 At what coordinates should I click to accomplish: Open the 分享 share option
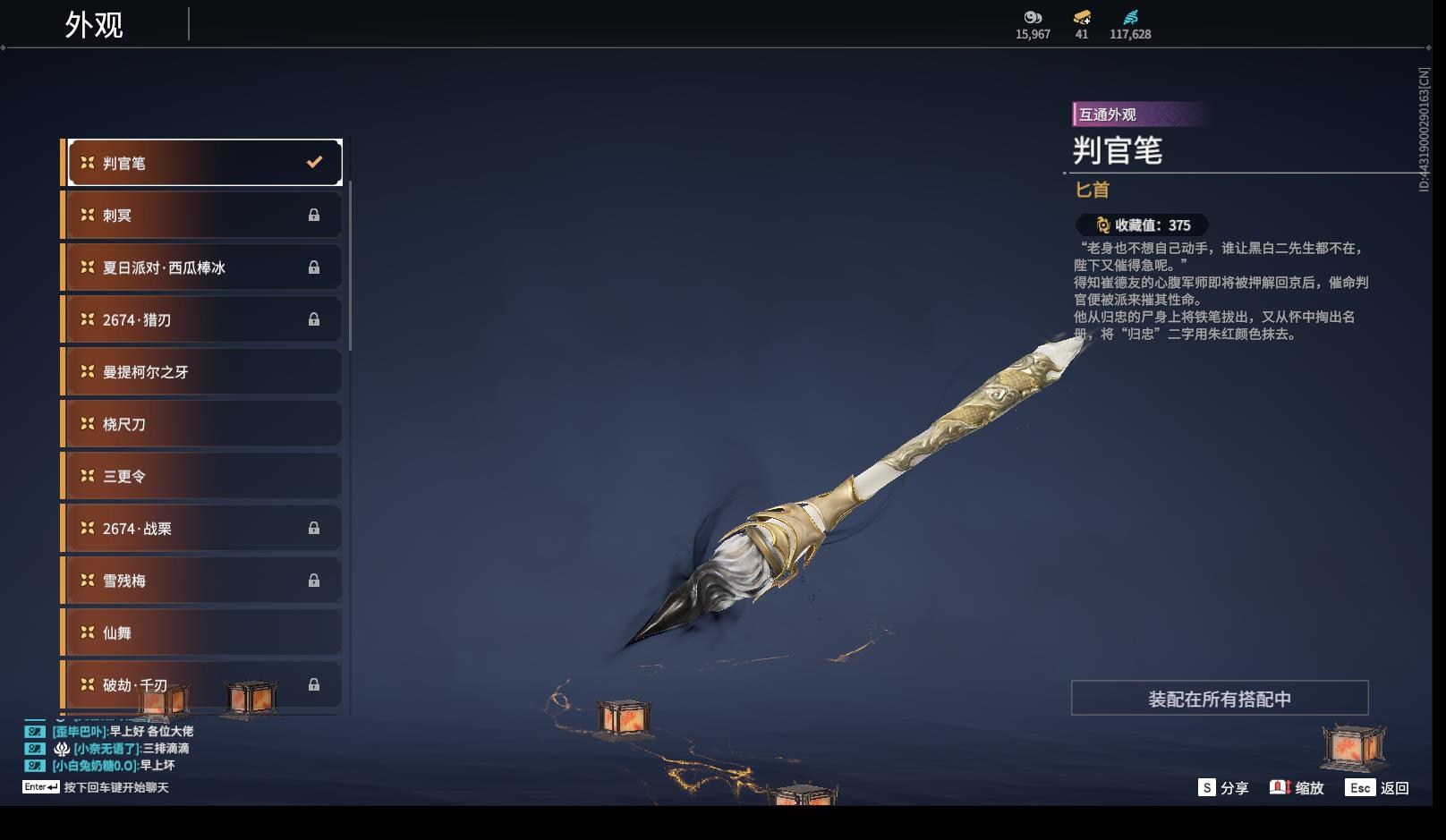(x=1223, y=788)
